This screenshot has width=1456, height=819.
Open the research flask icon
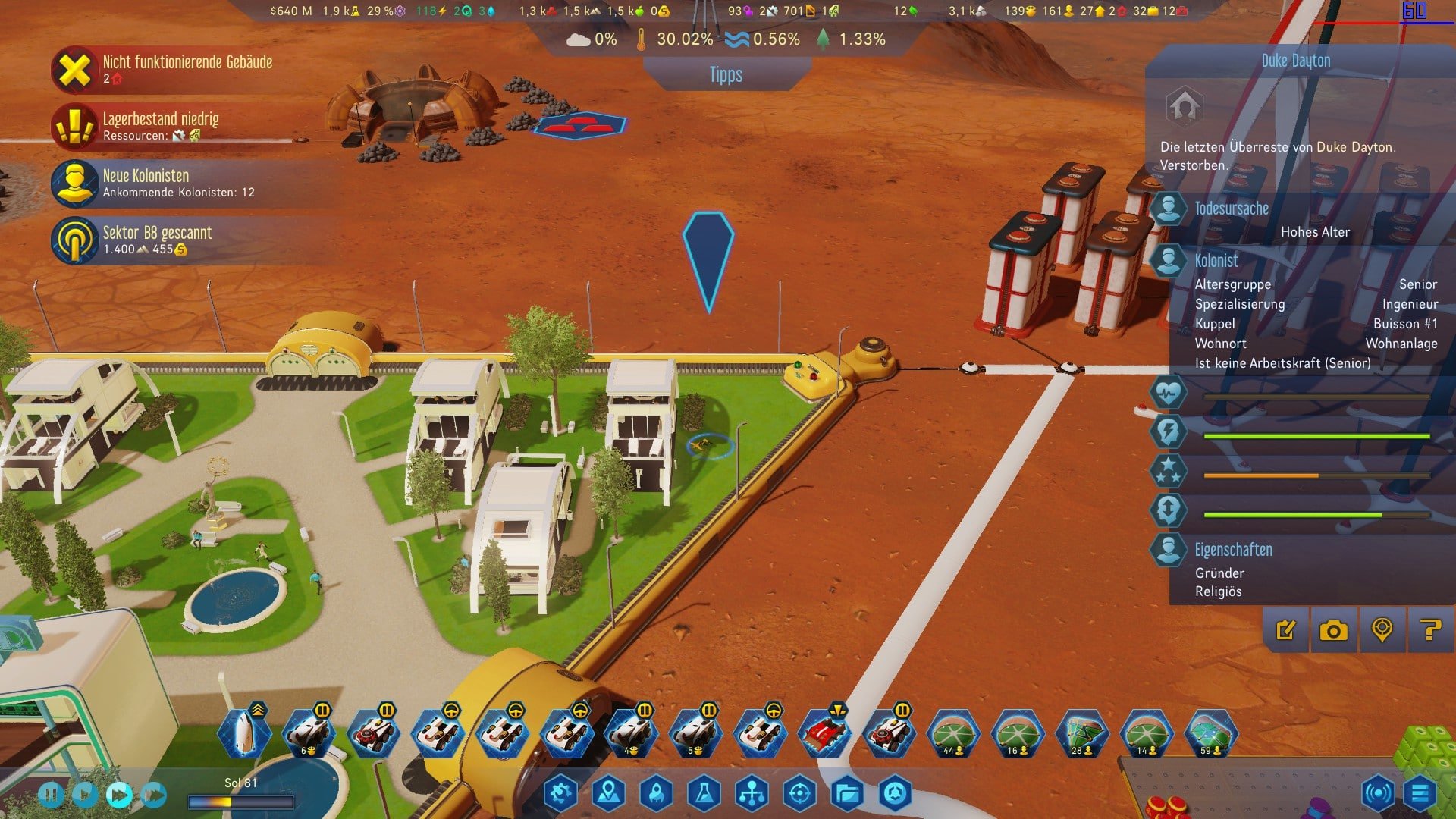pyautogui.click(x=704, y=793)
